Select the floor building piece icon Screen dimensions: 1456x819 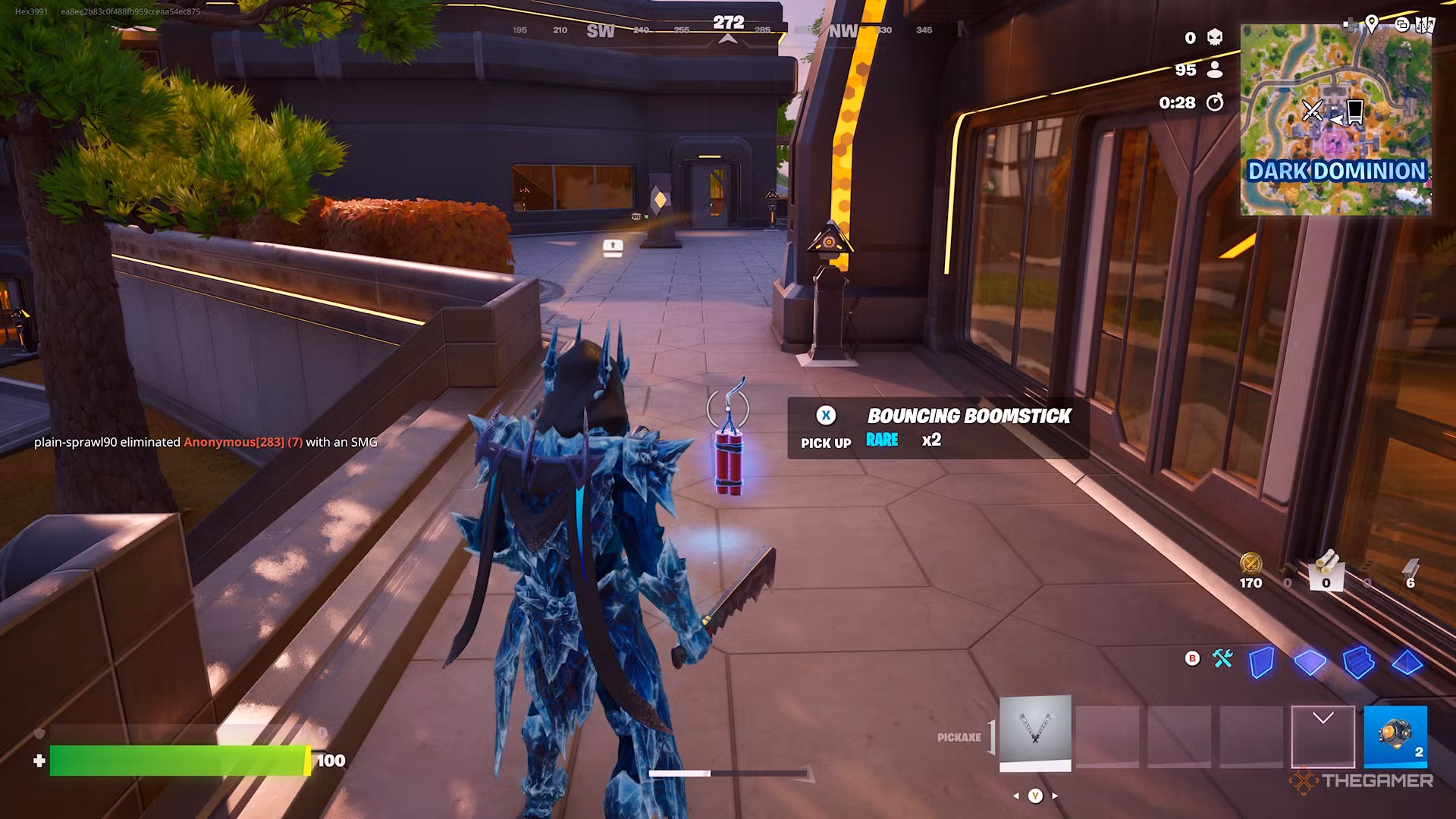tap(1310, 662)
